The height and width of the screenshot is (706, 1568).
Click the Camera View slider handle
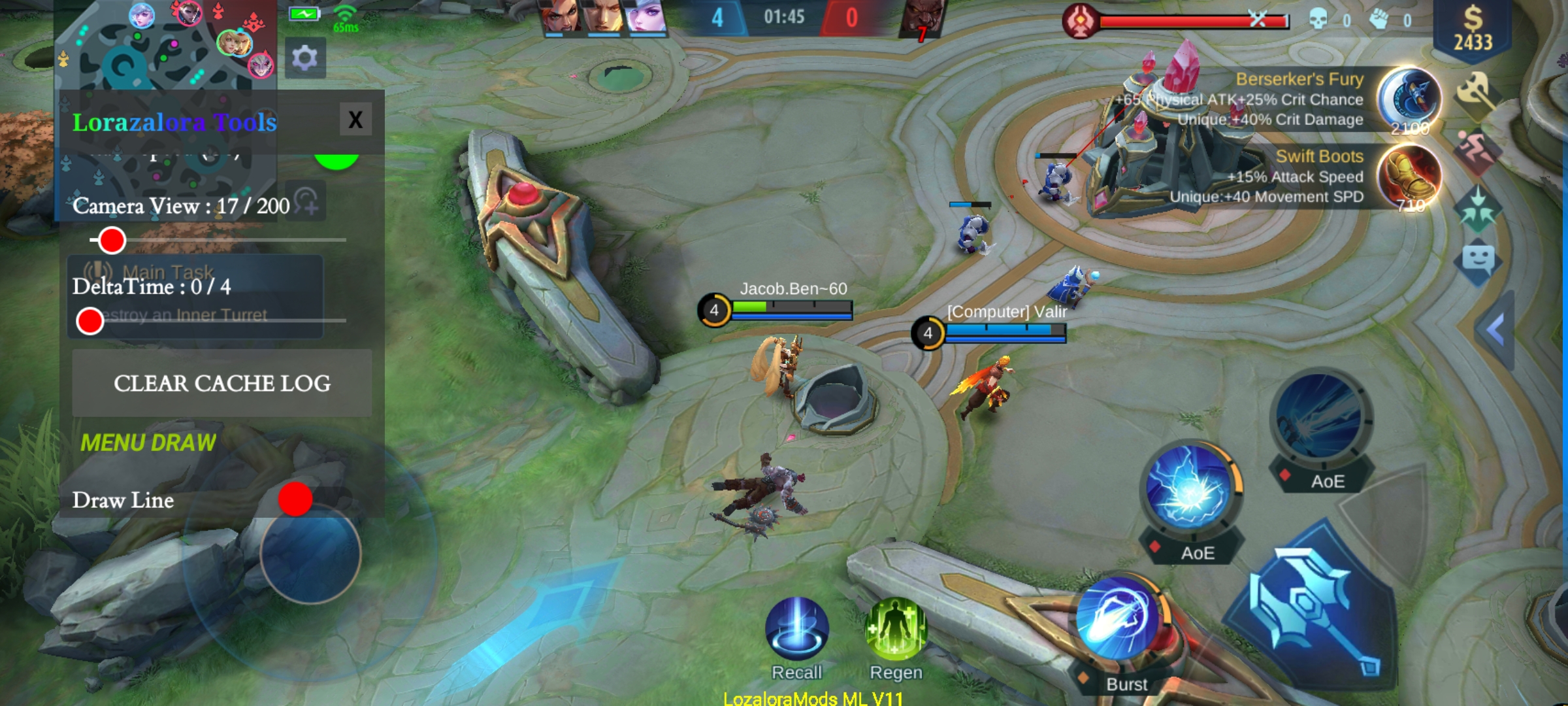pos(112,241)
